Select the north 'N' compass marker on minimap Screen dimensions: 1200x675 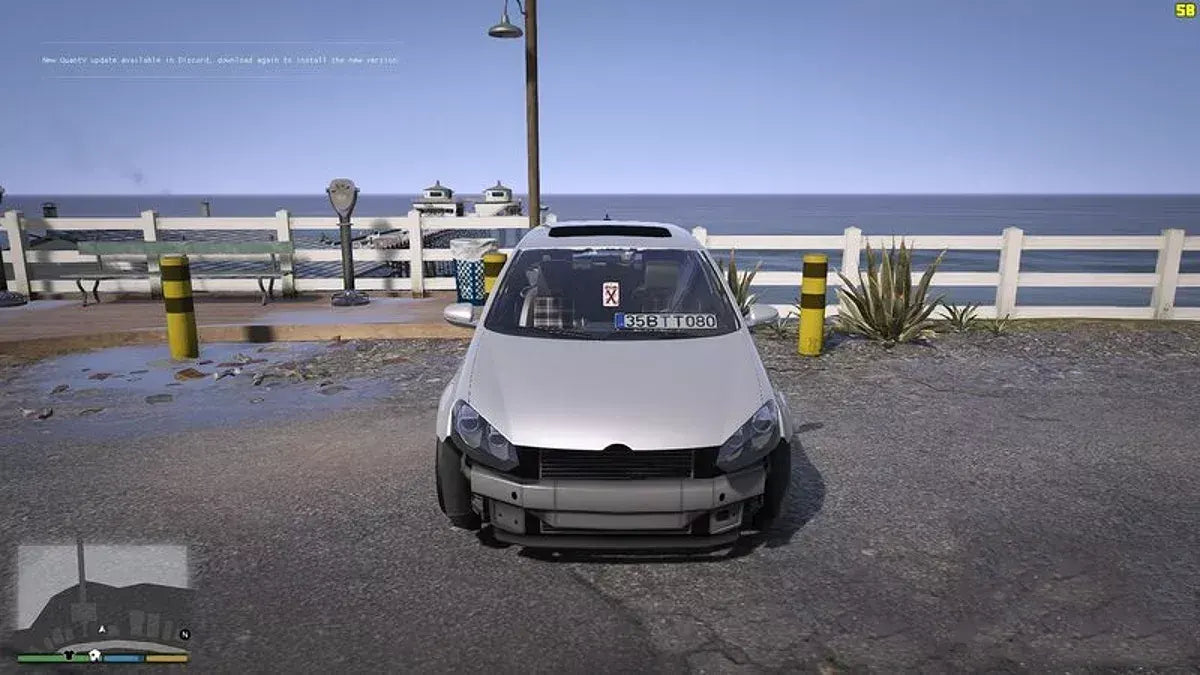coord(184,634)
